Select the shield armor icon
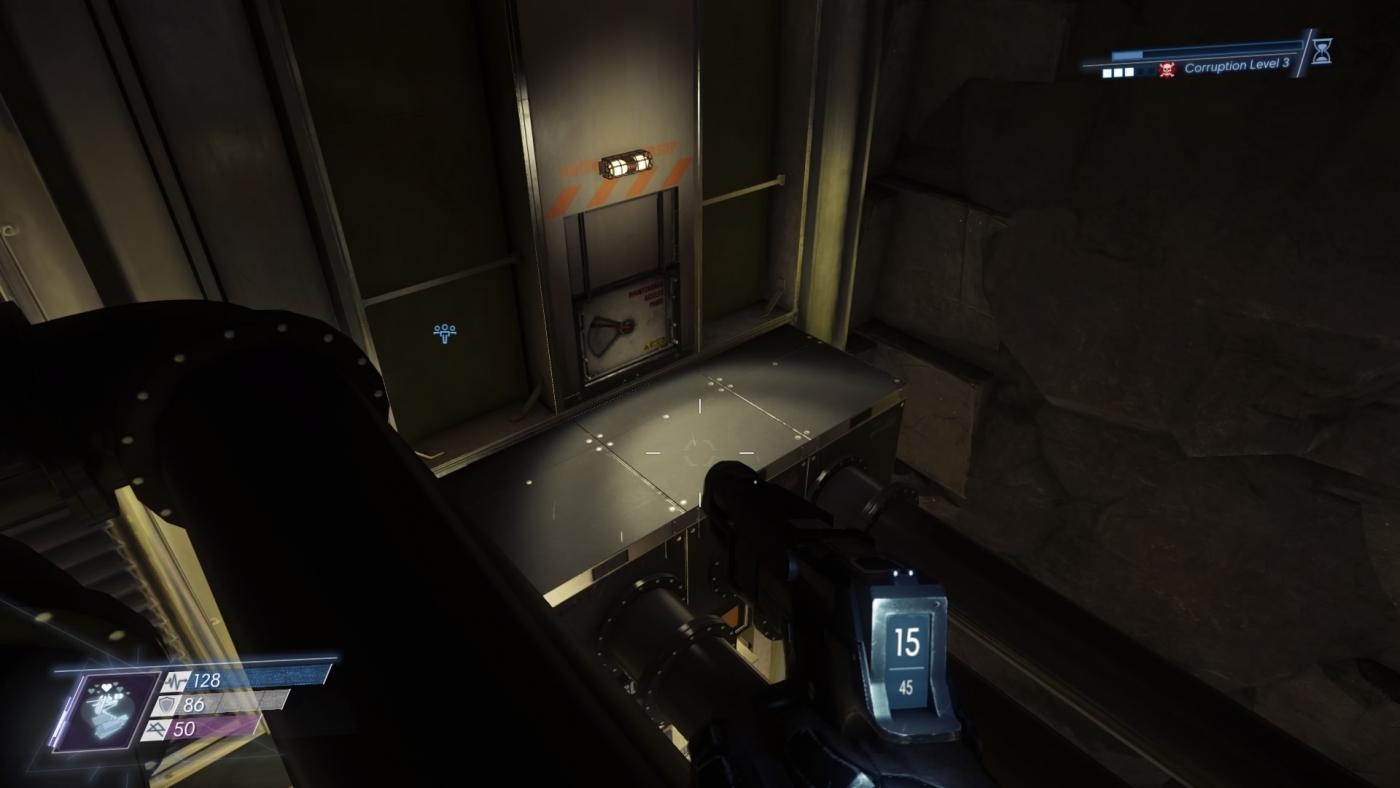 (x=167, y=706)
